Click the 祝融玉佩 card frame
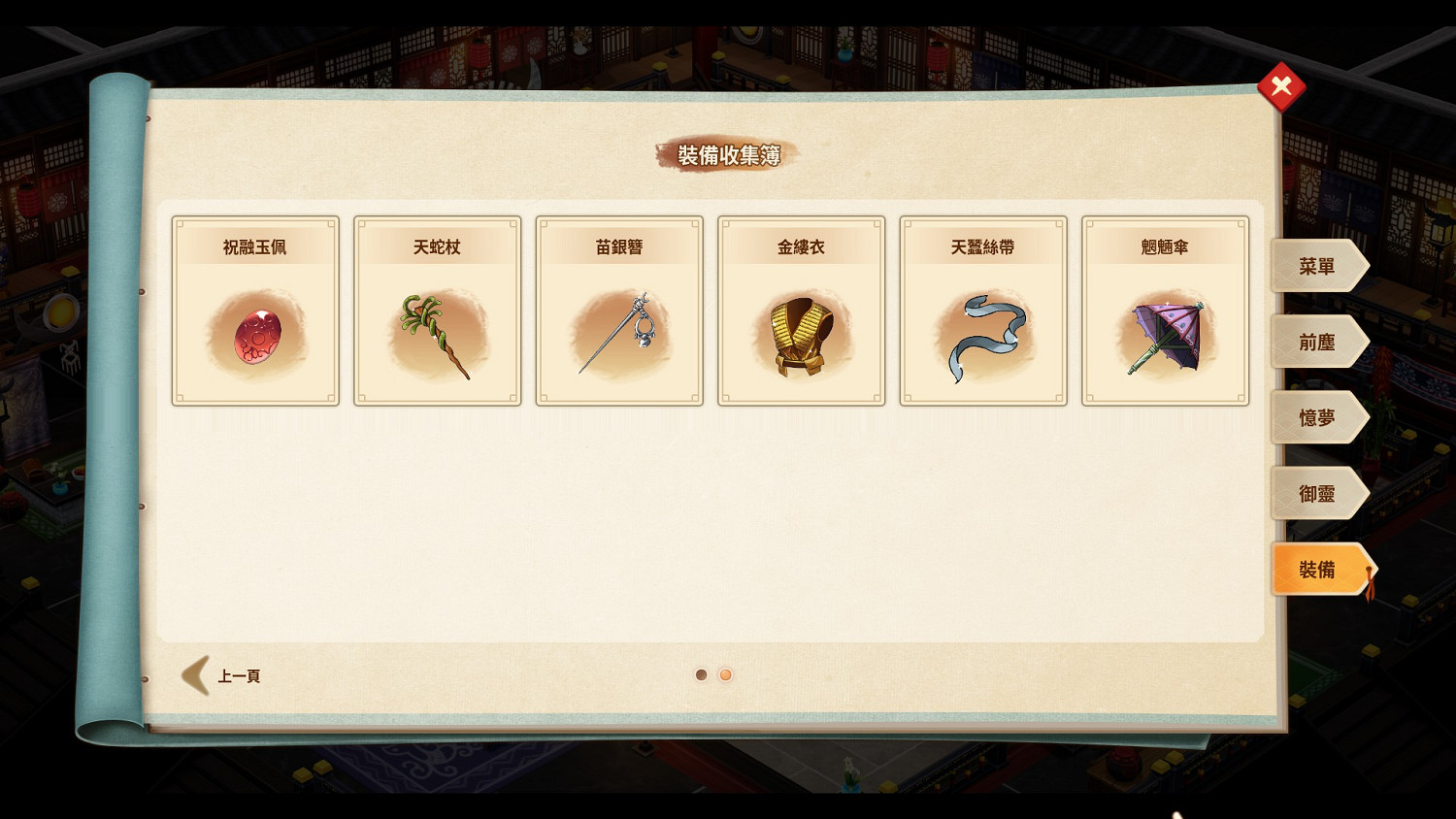Image resolution: width=1456 pixels, height=819 pixels. pos(254,311)
